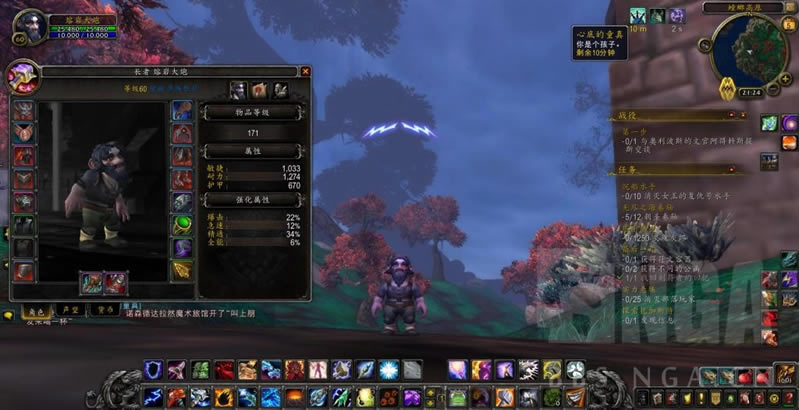Viewport: 799px width, 410px height.
Task: Click the 心底的童真 buff icon
Action: pos(637,16)
